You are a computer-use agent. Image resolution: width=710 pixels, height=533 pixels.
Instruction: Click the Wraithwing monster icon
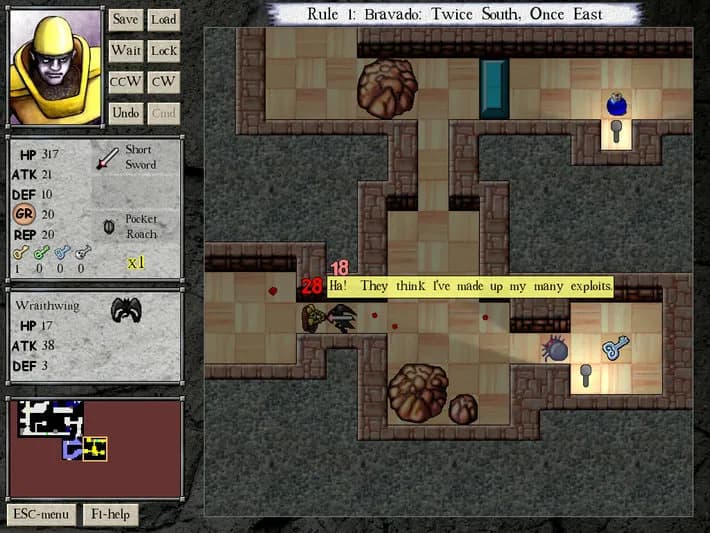[126, 310]
